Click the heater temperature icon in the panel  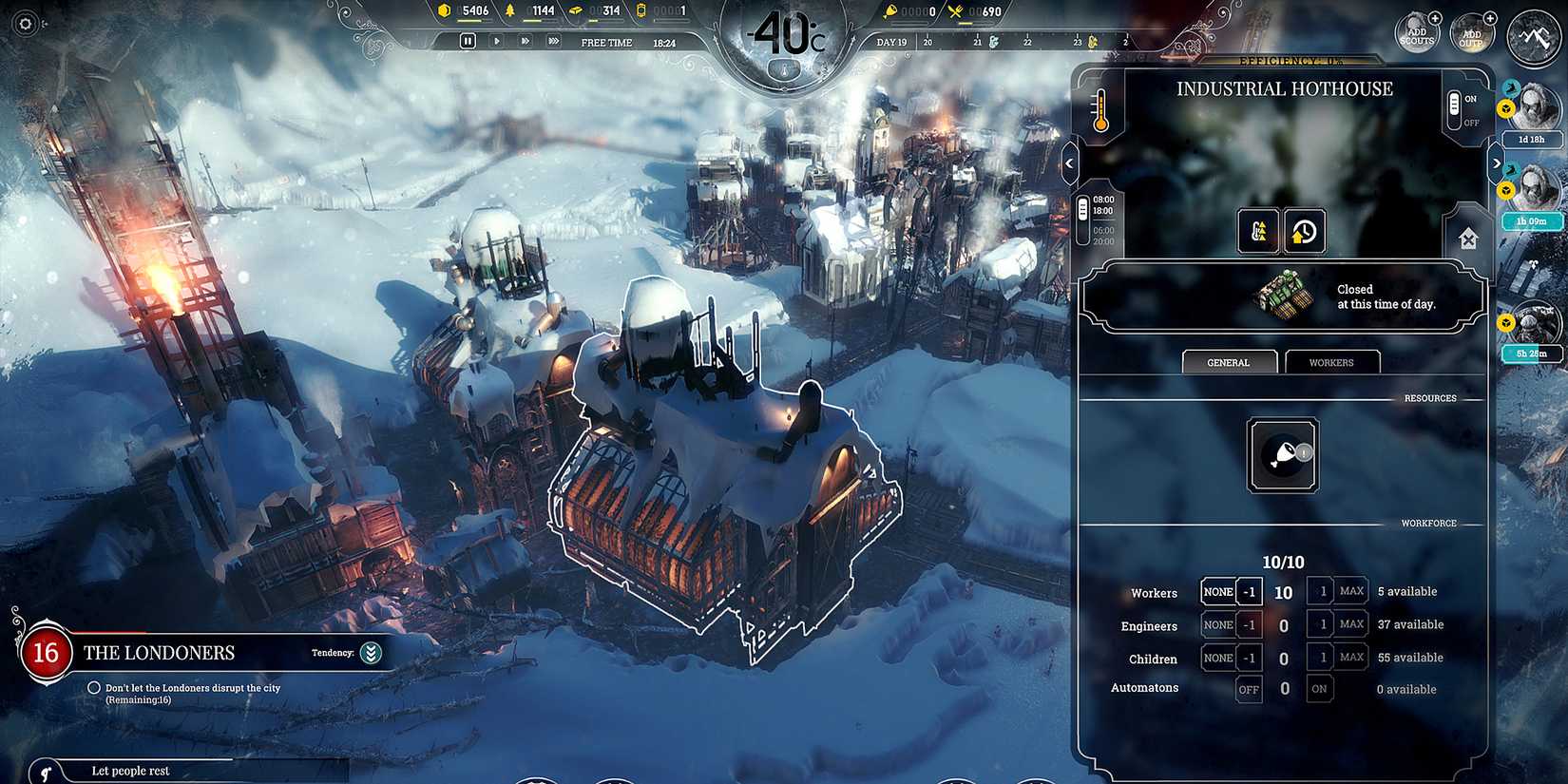click(x=1100, y=111)
